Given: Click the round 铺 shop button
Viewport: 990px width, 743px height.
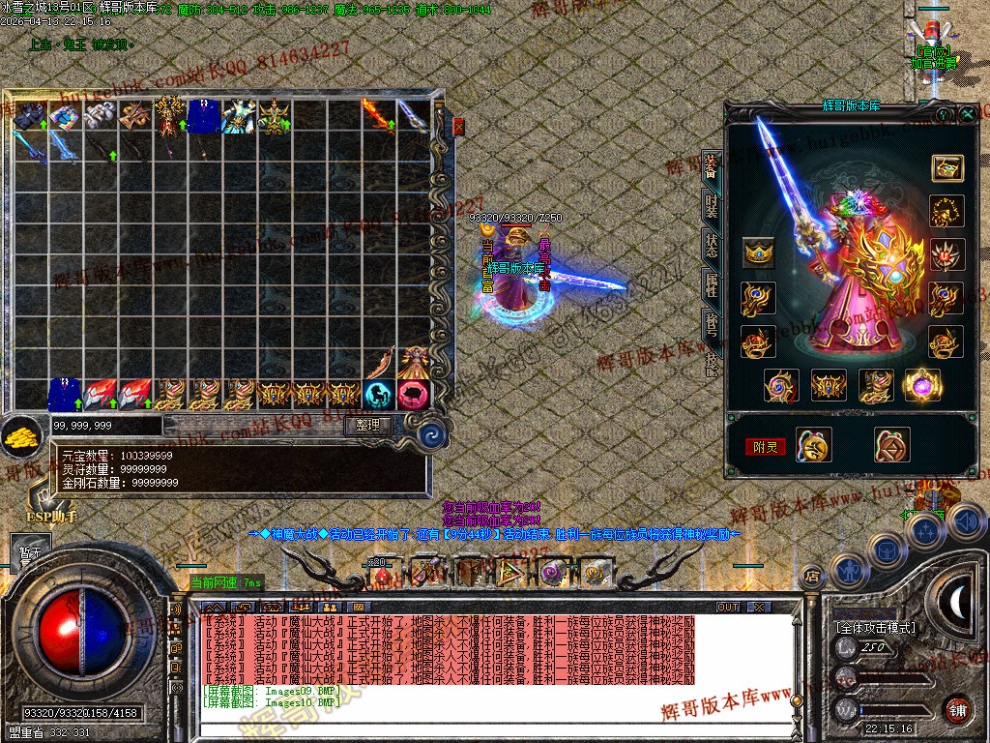Looking at the screenshot, I should coord(958,710).
